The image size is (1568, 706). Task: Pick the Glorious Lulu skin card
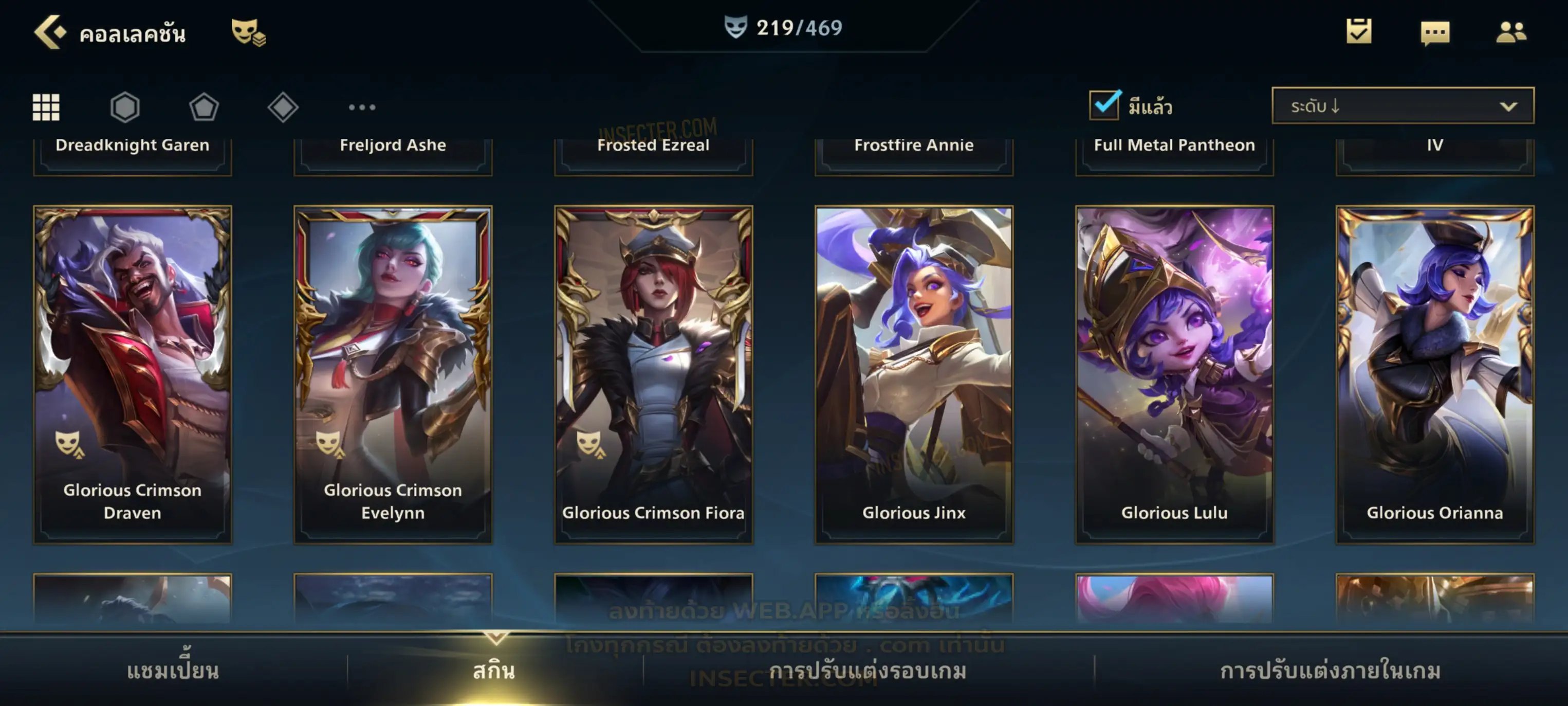[x=1174, y=373]
